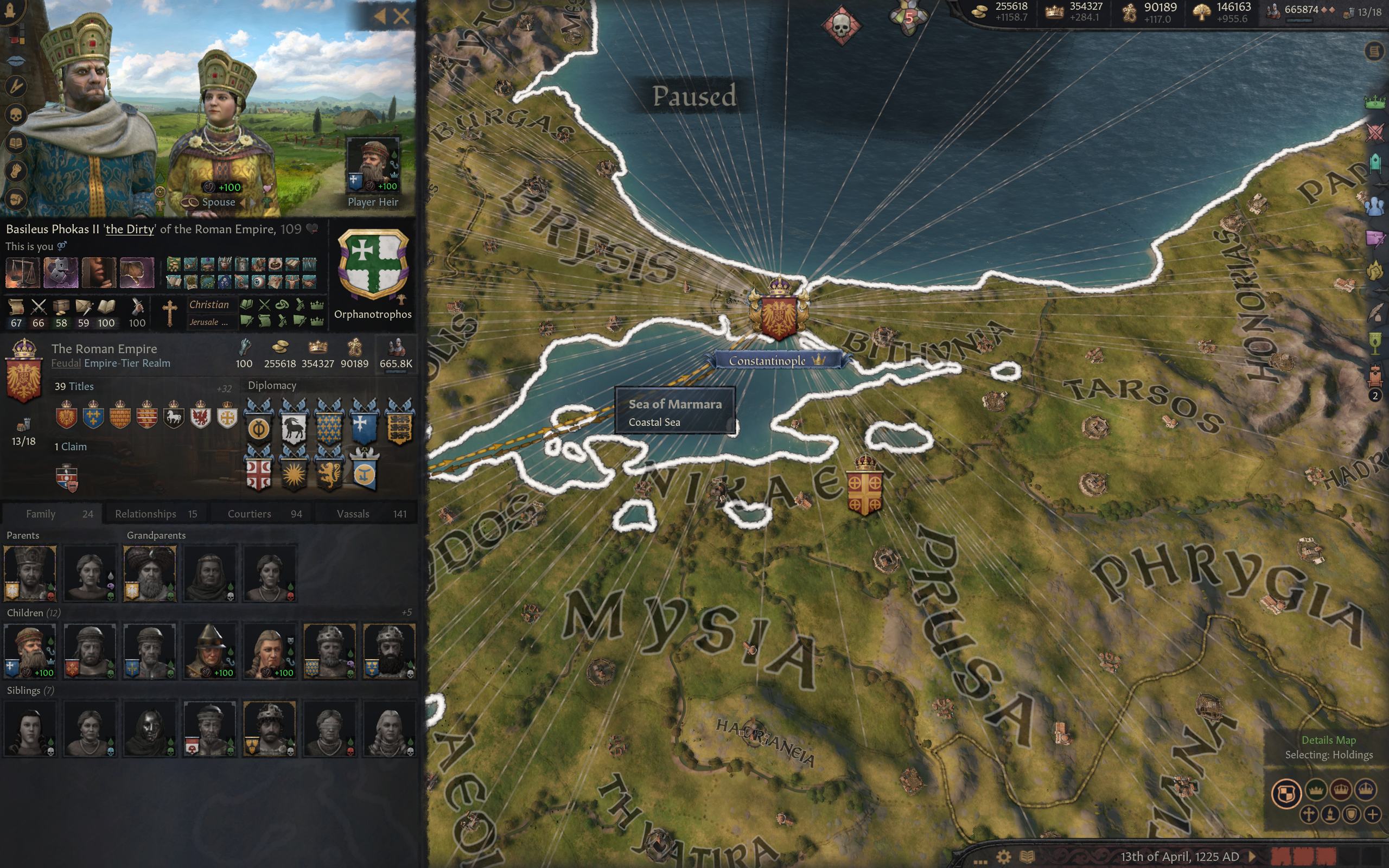Open the settings gear icon
The height and width of the screenshot is (868, 1389).
pos(1003,857)
